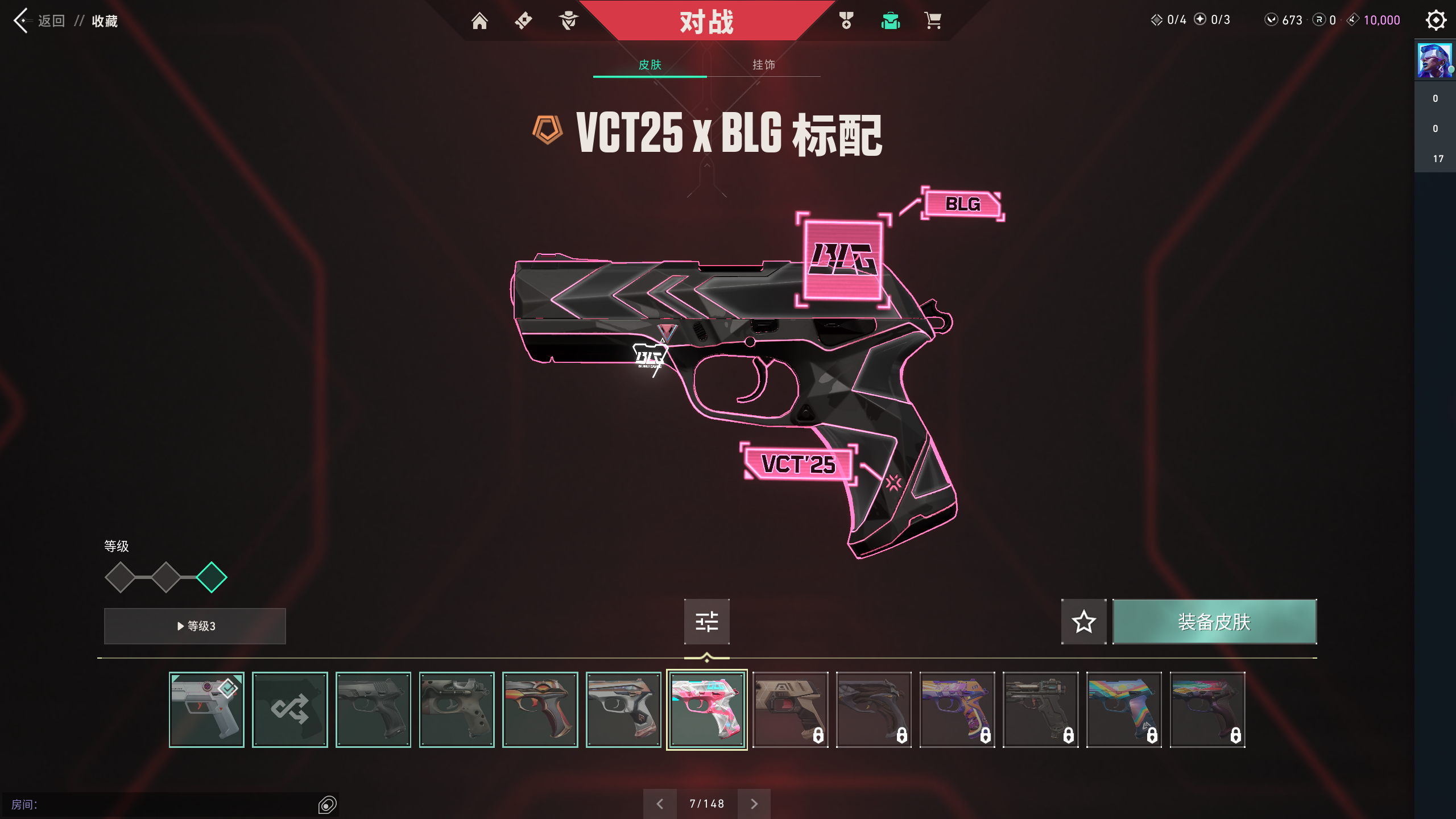Click the player avatar portrait
Viewport: 1456px width, 819px height.
1434,60
